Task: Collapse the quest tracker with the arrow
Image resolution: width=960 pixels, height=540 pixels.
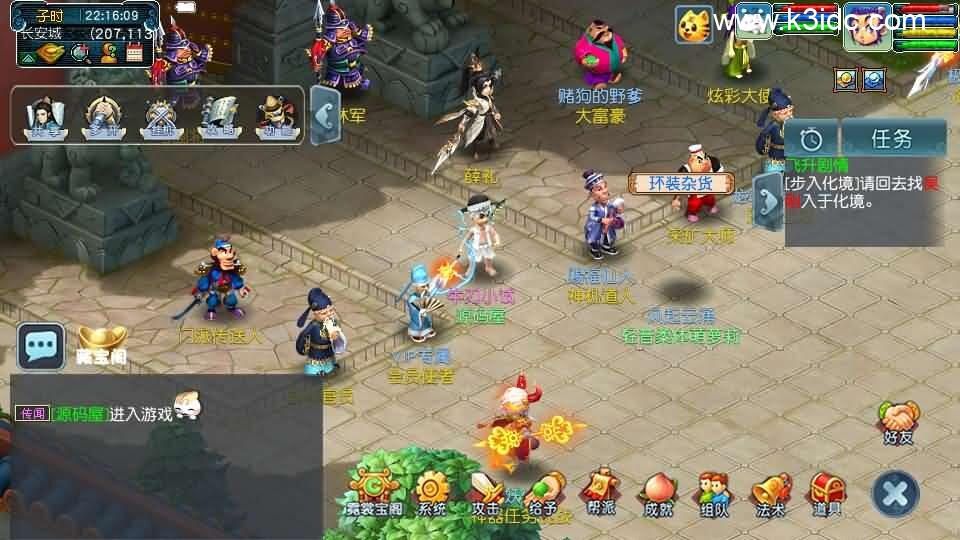Action: pos(768,201)
